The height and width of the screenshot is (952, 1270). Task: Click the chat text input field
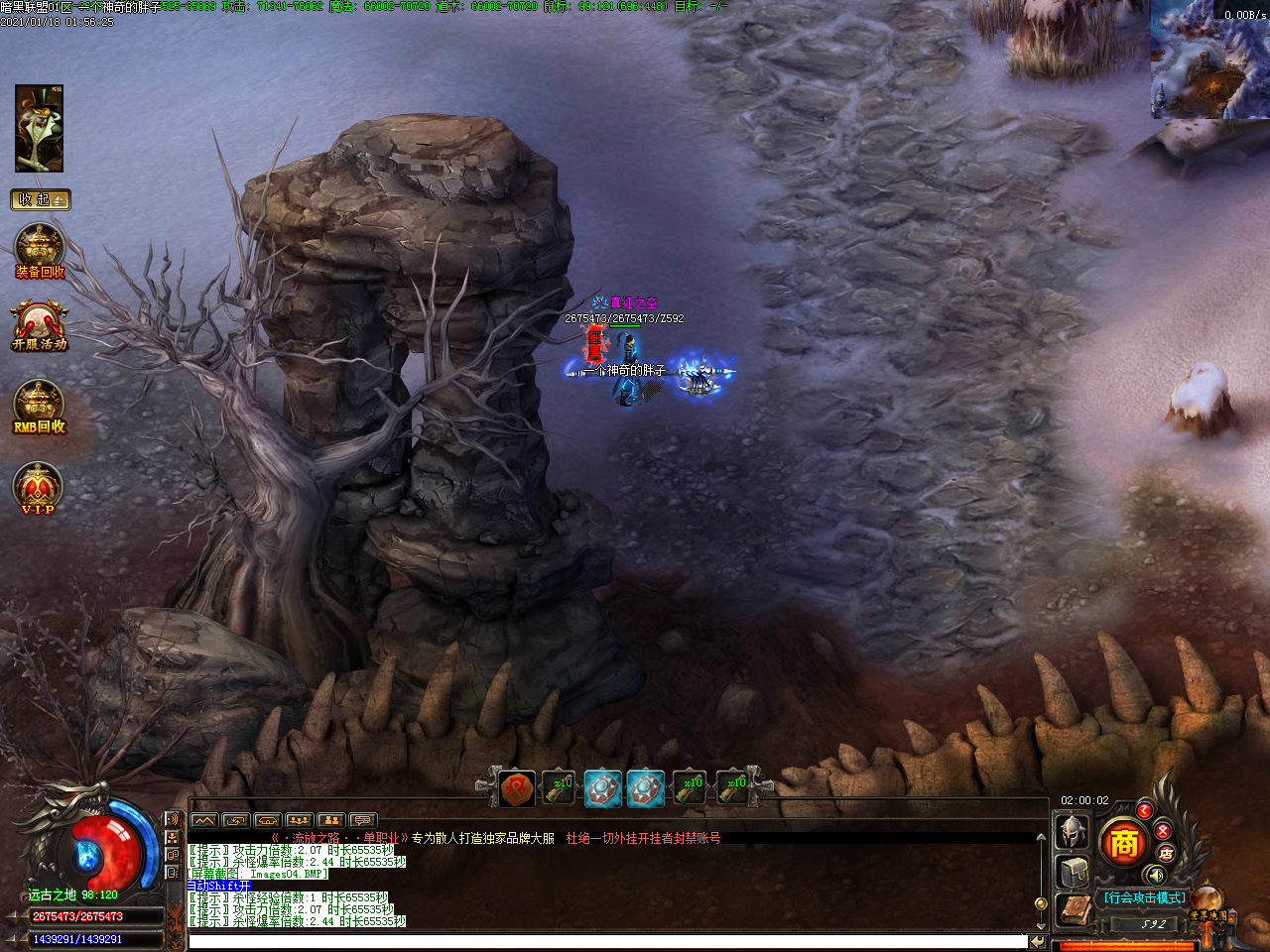coord(607,941)
